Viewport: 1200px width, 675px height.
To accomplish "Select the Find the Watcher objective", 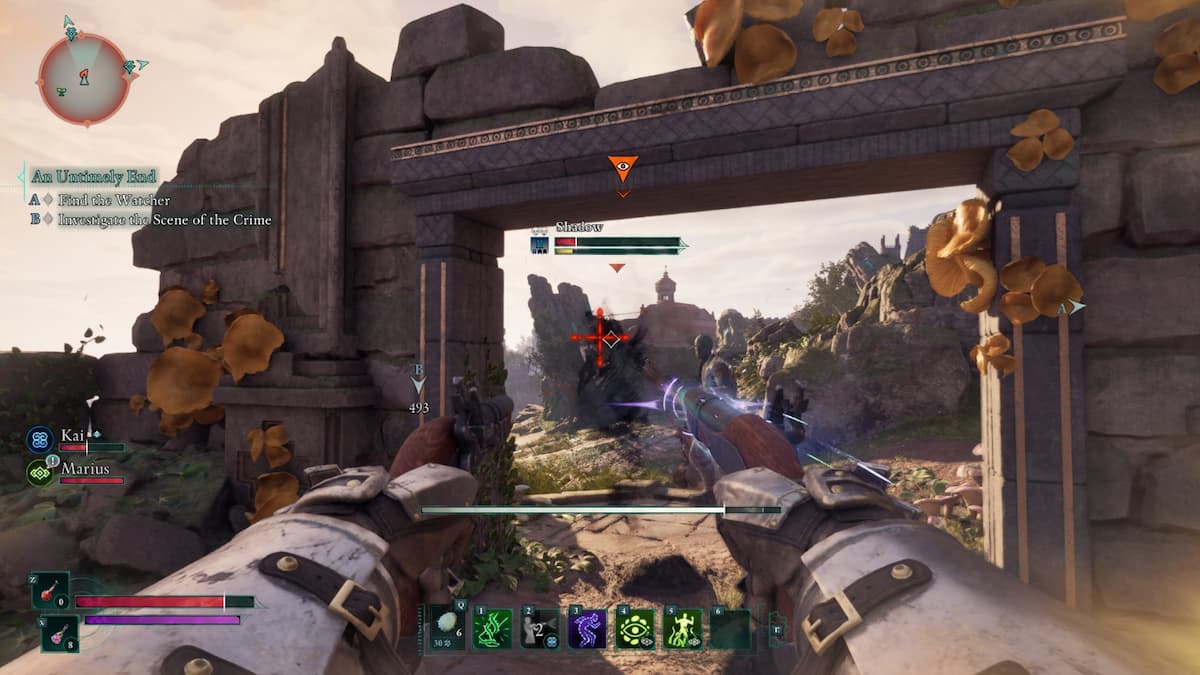I will [x=113, y=200].
